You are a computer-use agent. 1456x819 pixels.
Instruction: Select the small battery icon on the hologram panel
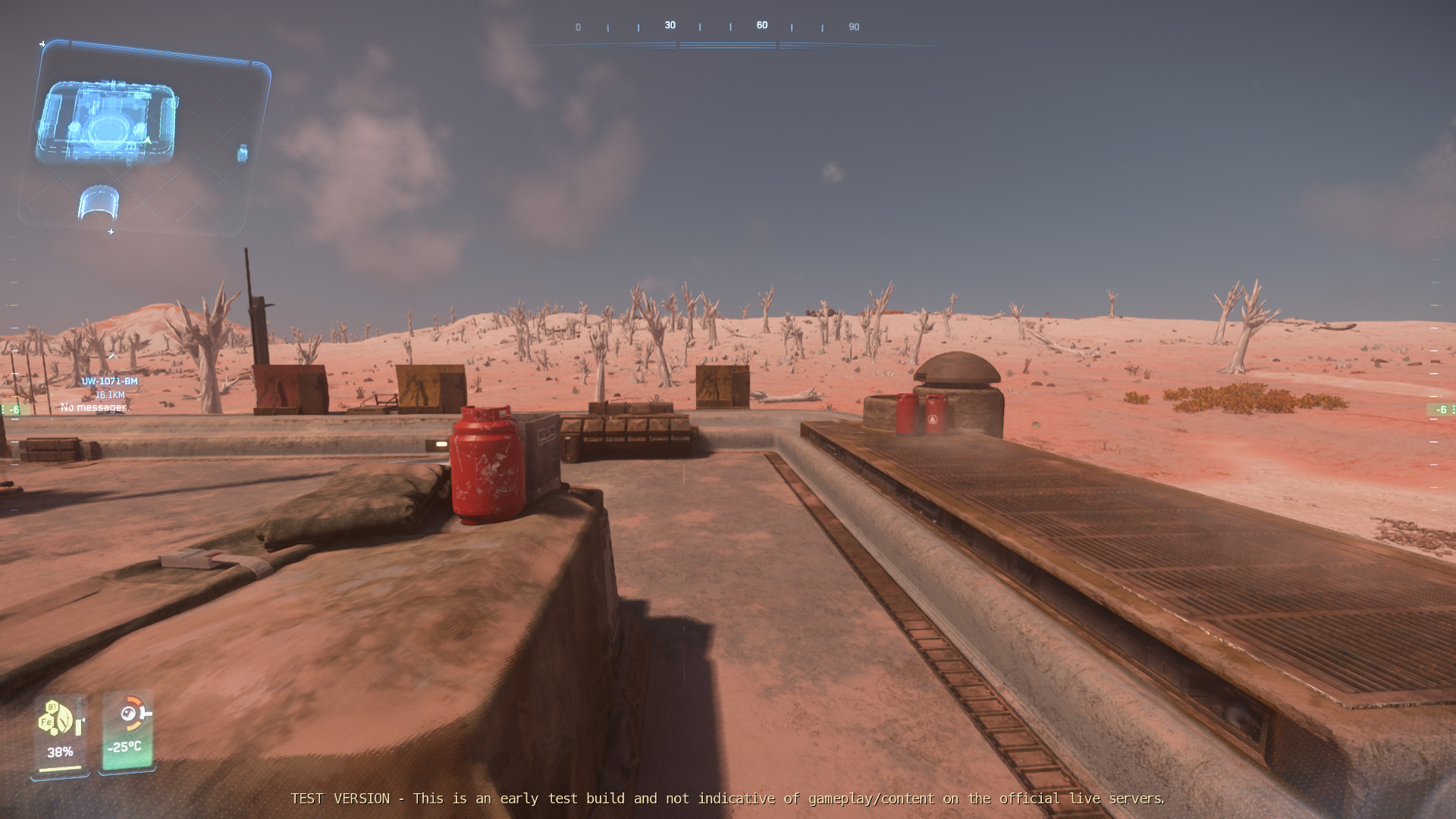[x=243, y=153]
